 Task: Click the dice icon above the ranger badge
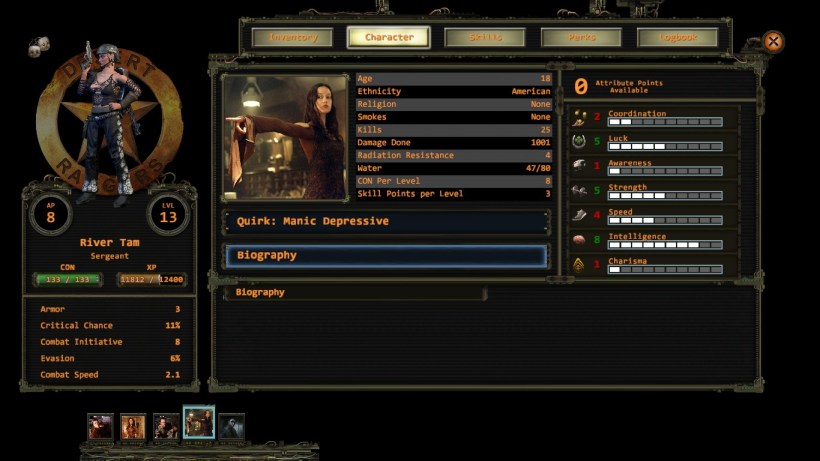pos(38,47)
